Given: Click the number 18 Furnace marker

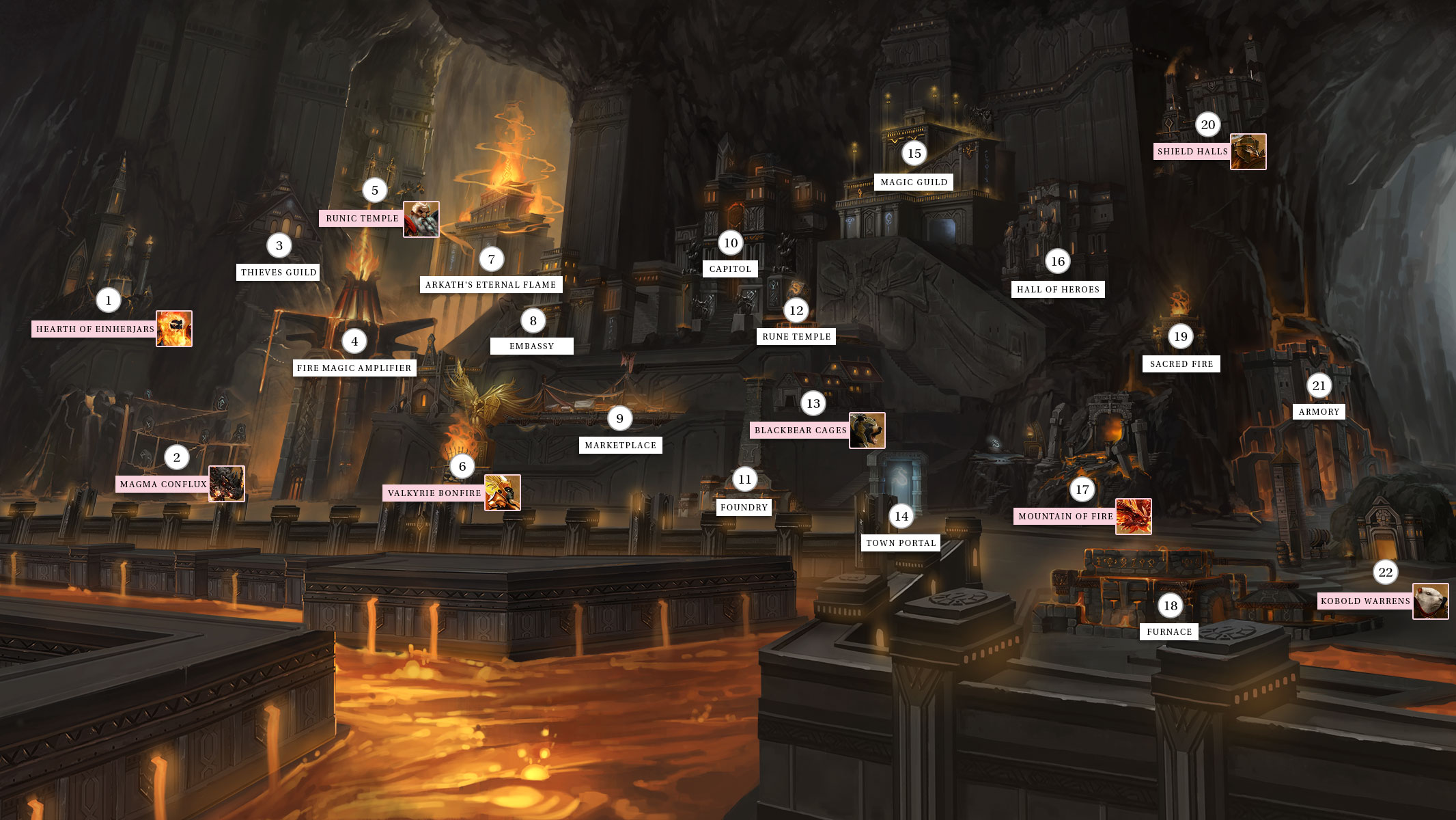Looking at the screenshot, I should coord(1171,606).
